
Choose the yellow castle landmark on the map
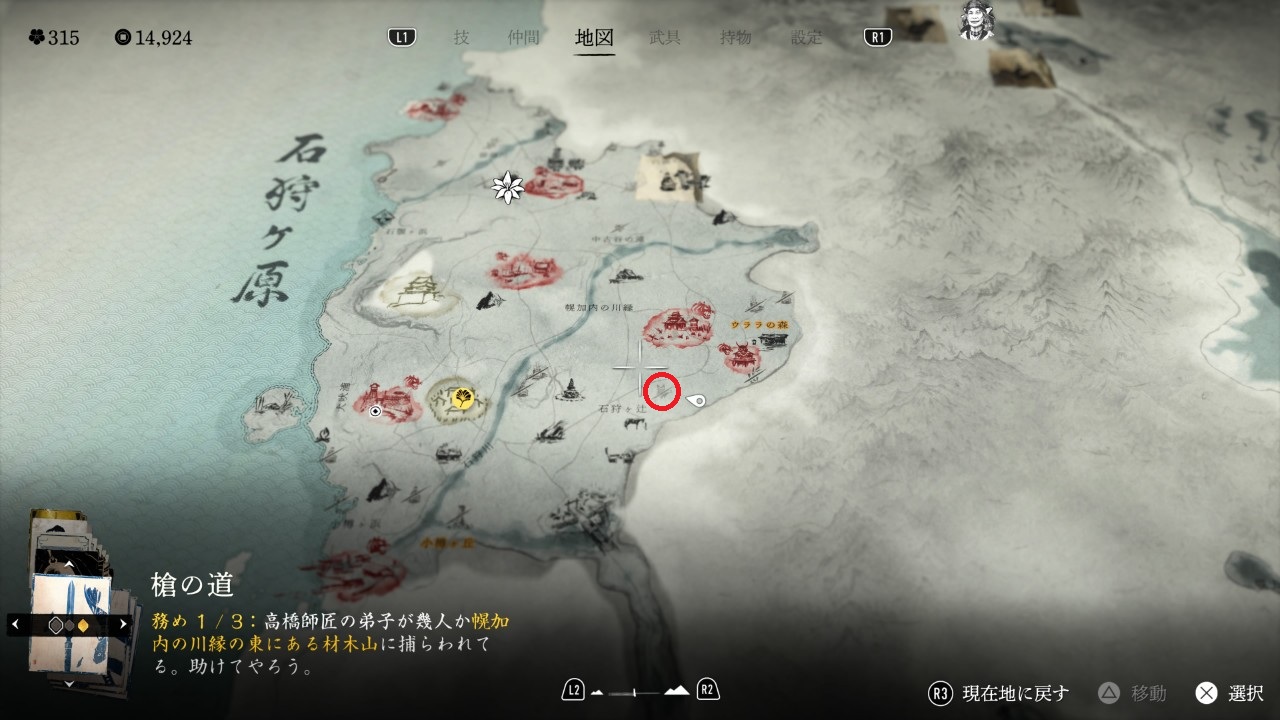tap(414, 295)
